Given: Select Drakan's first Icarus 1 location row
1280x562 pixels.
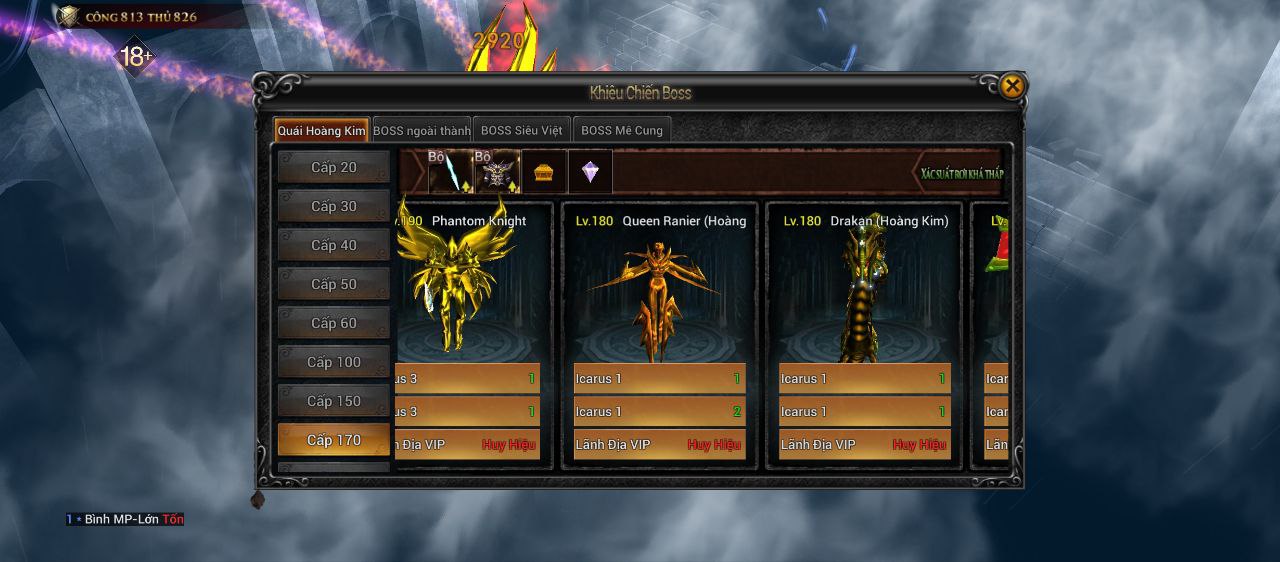Looking at the screenshot, I should point(864,379).
